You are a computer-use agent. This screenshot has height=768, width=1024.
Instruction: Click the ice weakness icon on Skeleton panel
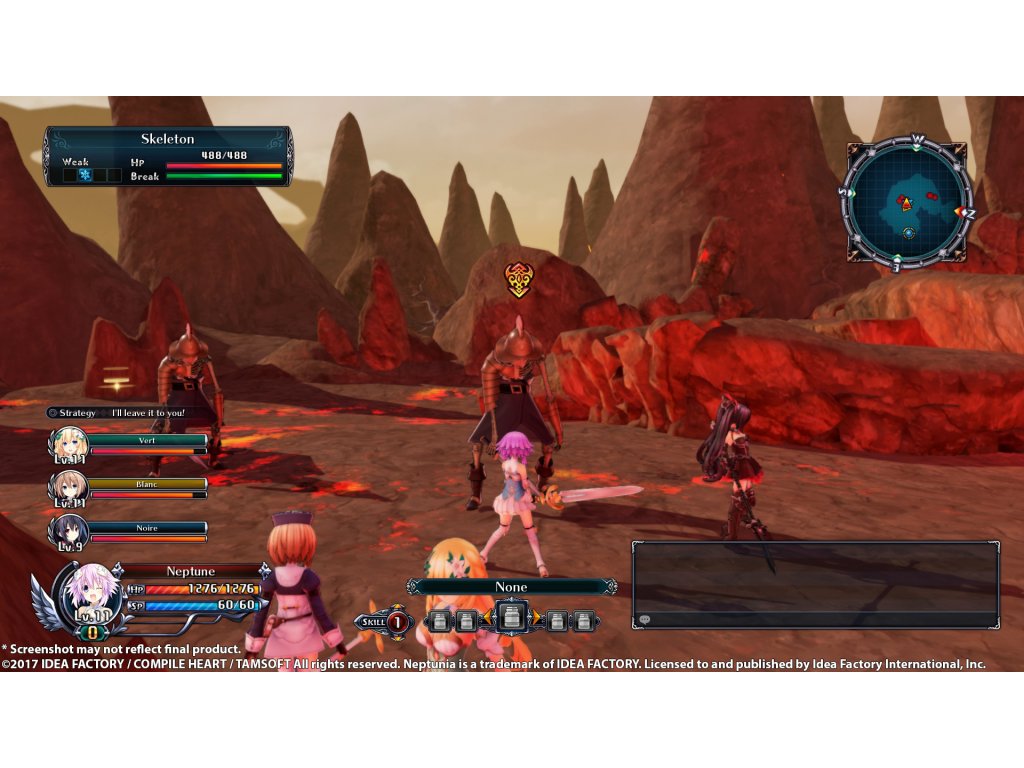point(85,175)
